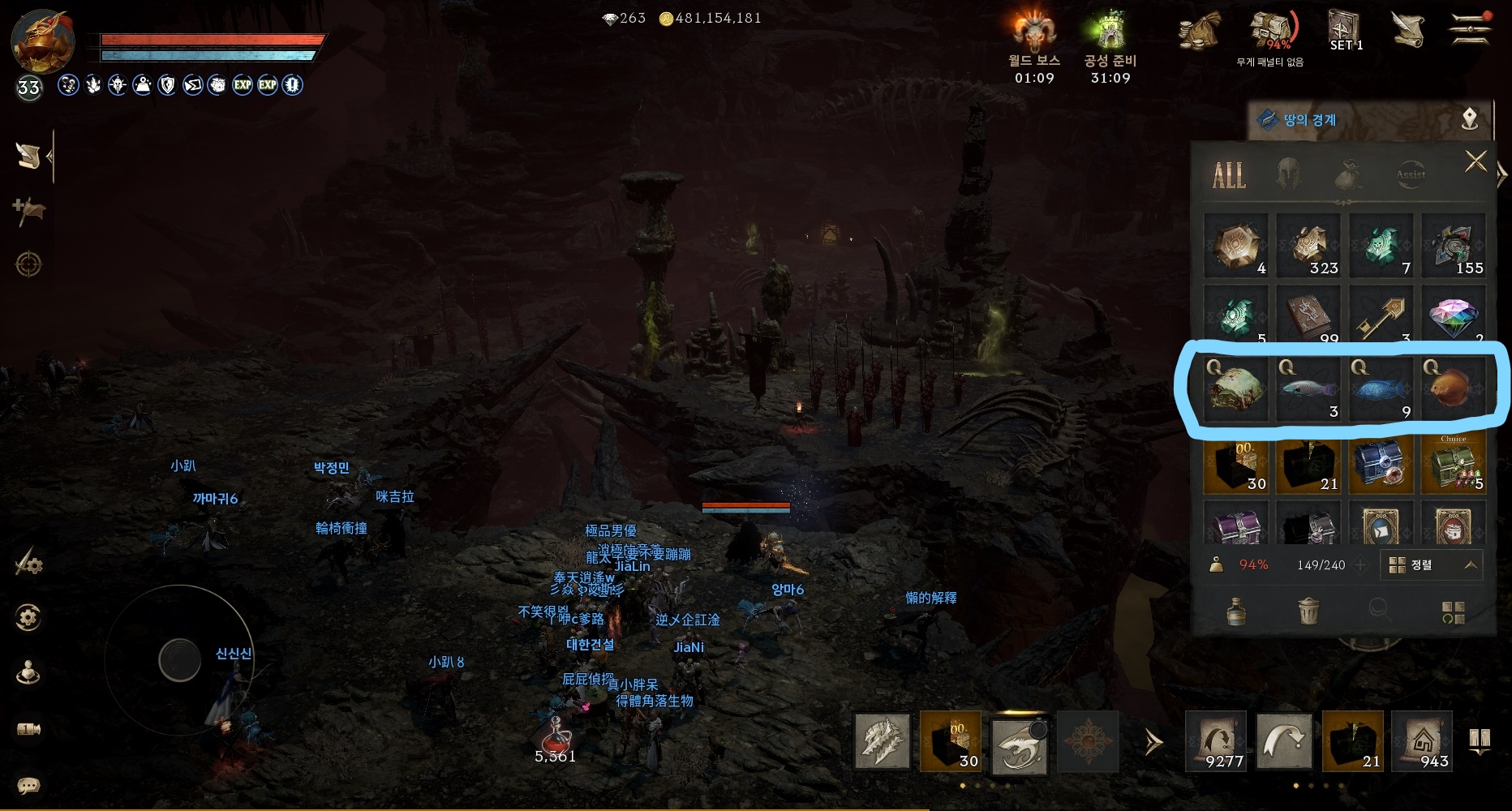Open the main hamburger menu
This screenshot has width=1512, height=811.
[x=1469, y=30]
